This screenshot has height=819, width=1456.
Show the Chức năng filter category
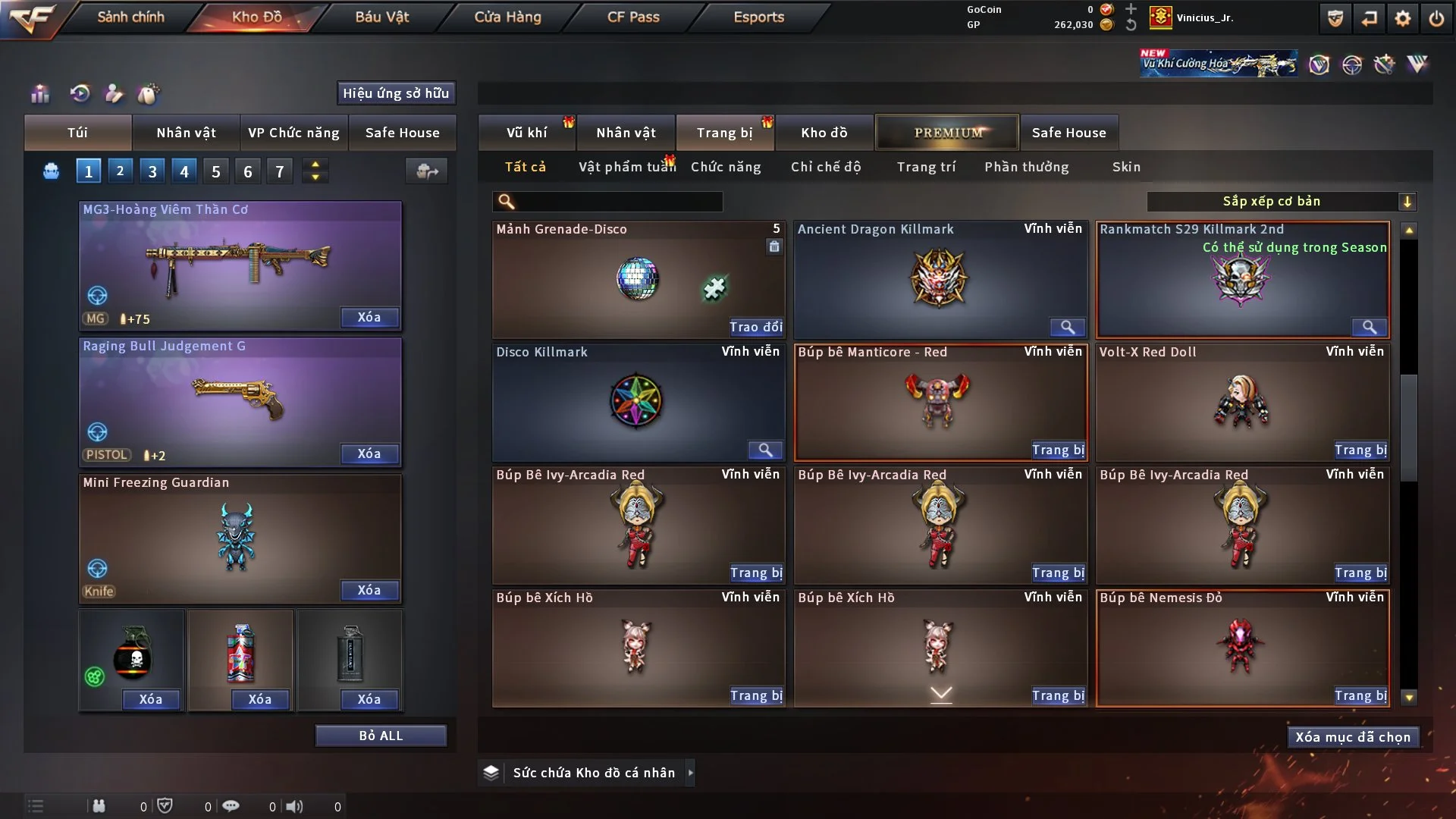[x=726, y=167]
